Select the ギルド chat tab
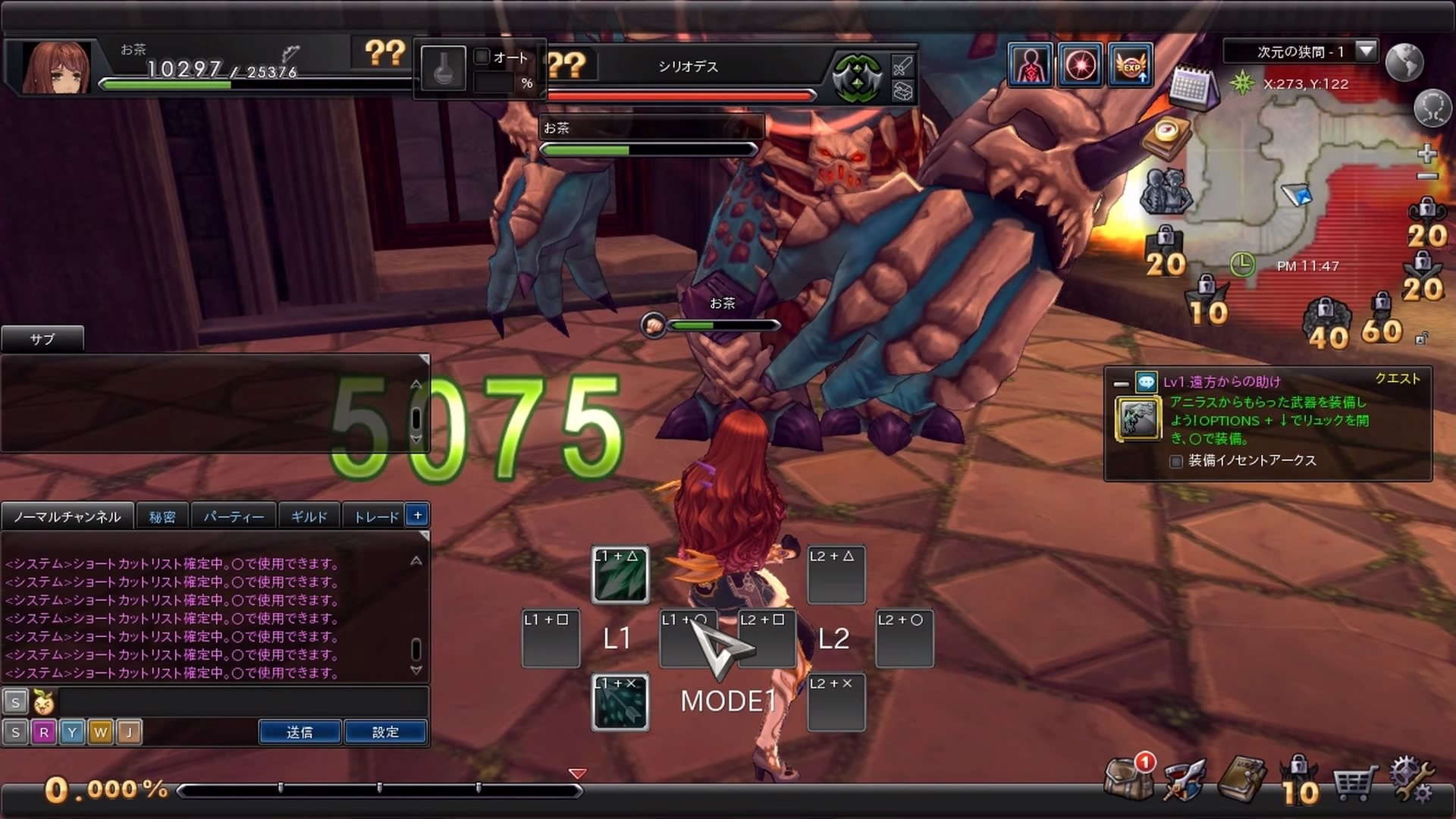Screen dimensions: 1456x819 coord(309,516)
